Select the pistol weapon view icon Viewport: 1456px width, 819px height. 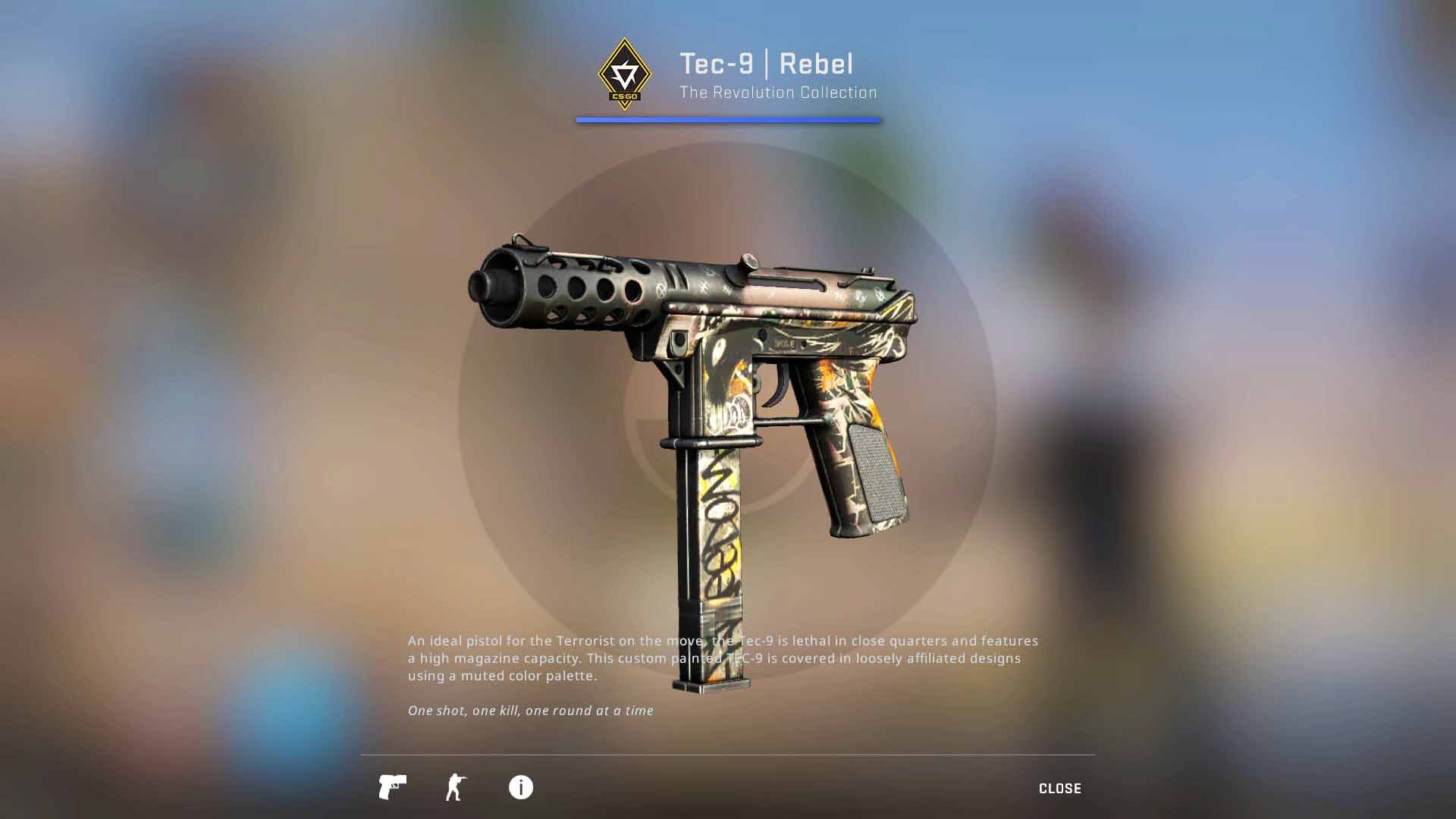click(392, 787)
